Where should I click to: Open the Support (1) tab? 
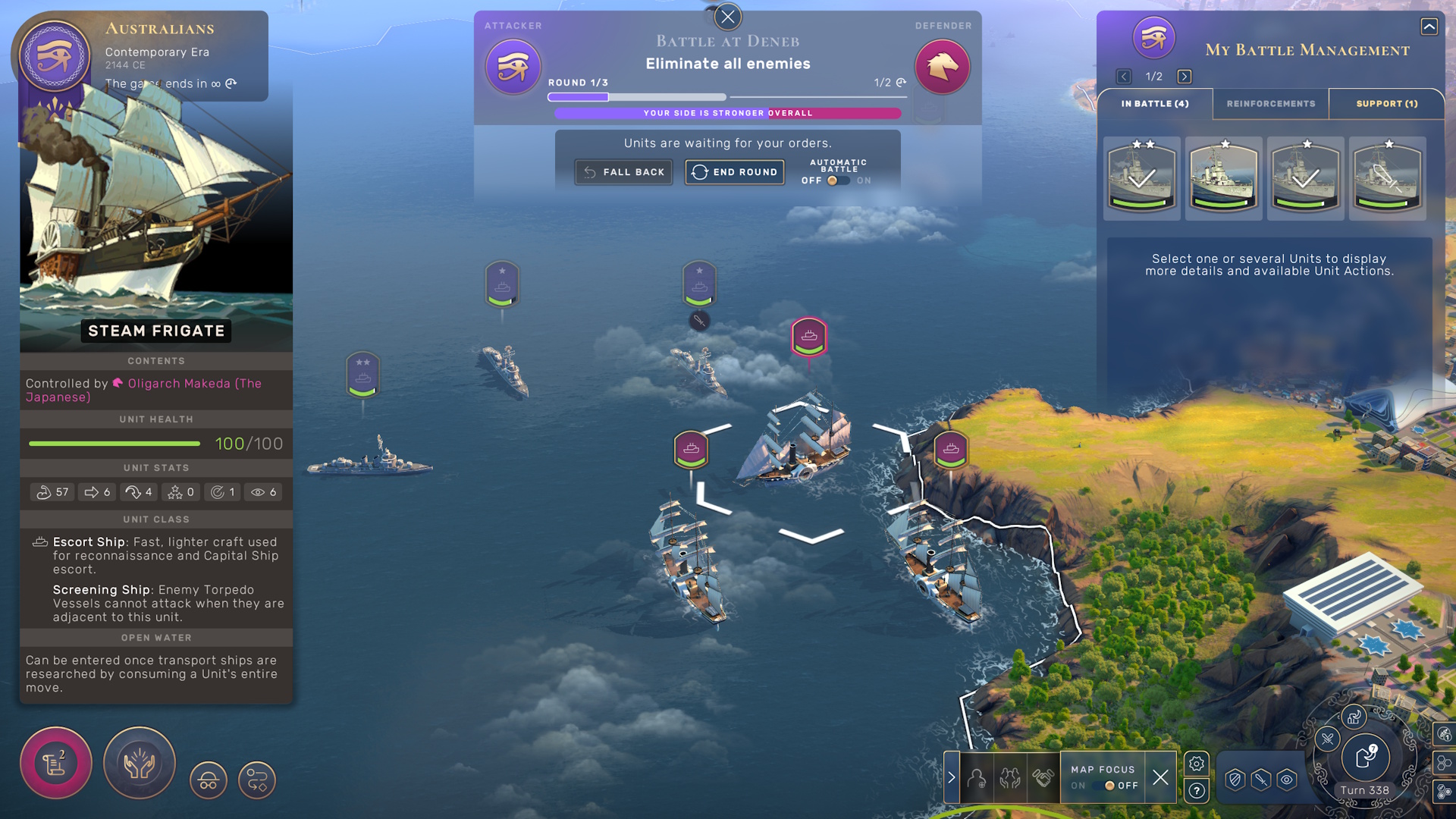click(1386, 104)
